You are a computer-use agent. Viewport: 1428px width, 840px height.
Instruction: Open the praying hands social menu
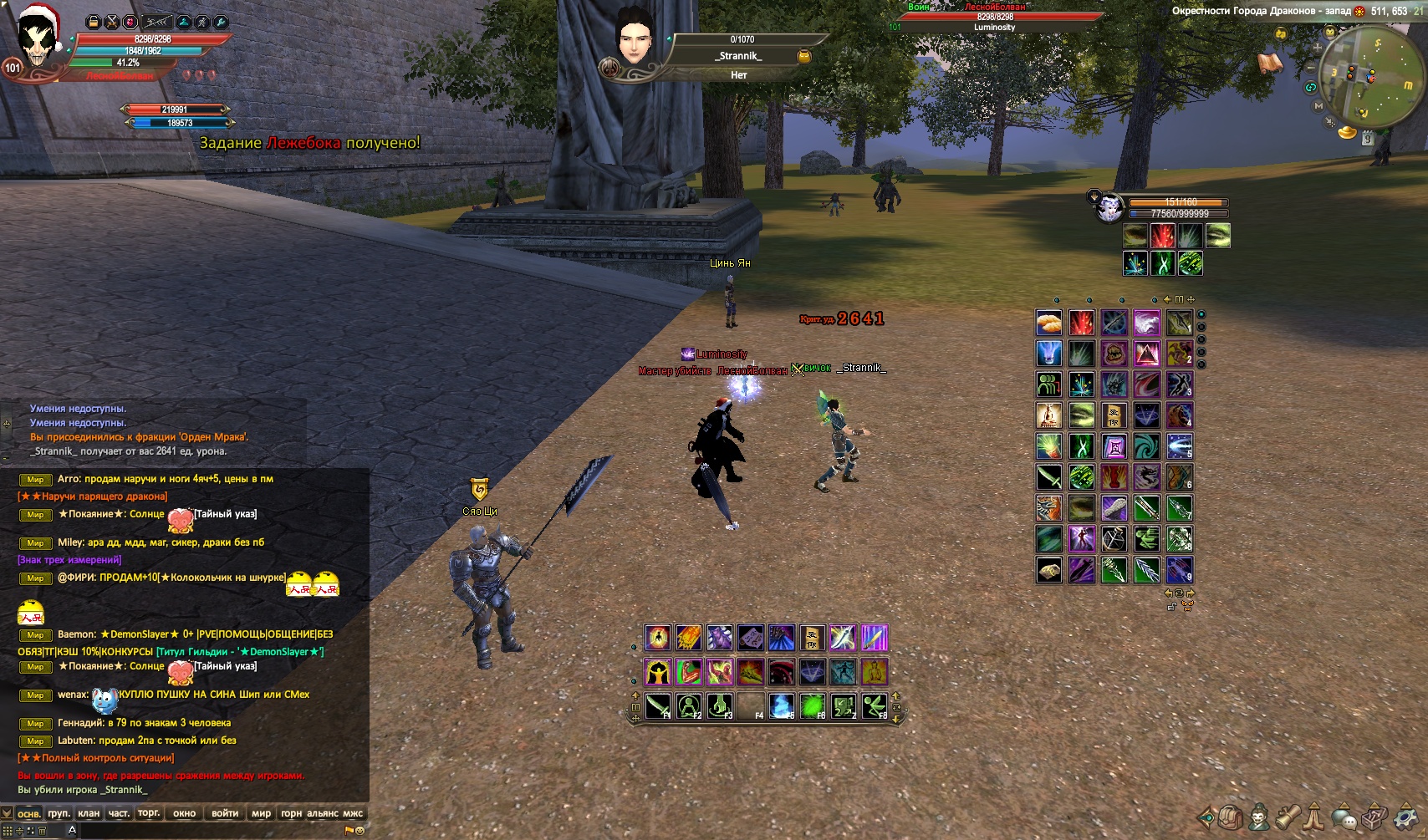[x=1315, y=817]
